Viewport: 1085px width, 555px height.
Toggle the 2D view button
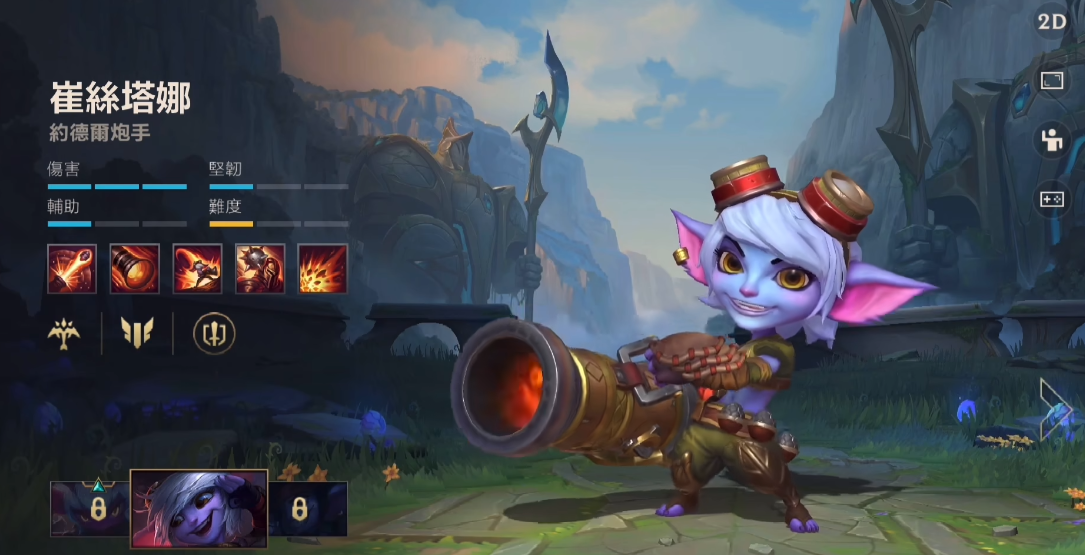[1051, 22]
